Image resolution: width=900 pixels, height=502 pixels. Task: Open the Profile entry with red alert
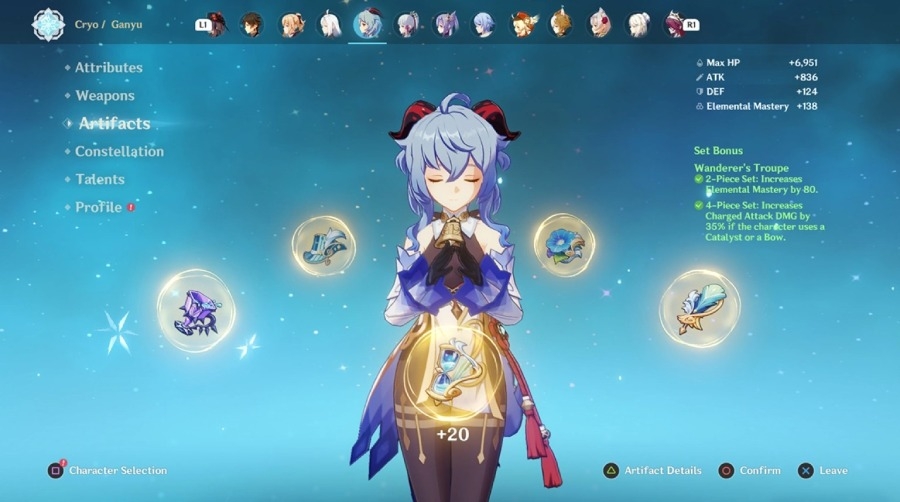[x=99, y=208]
